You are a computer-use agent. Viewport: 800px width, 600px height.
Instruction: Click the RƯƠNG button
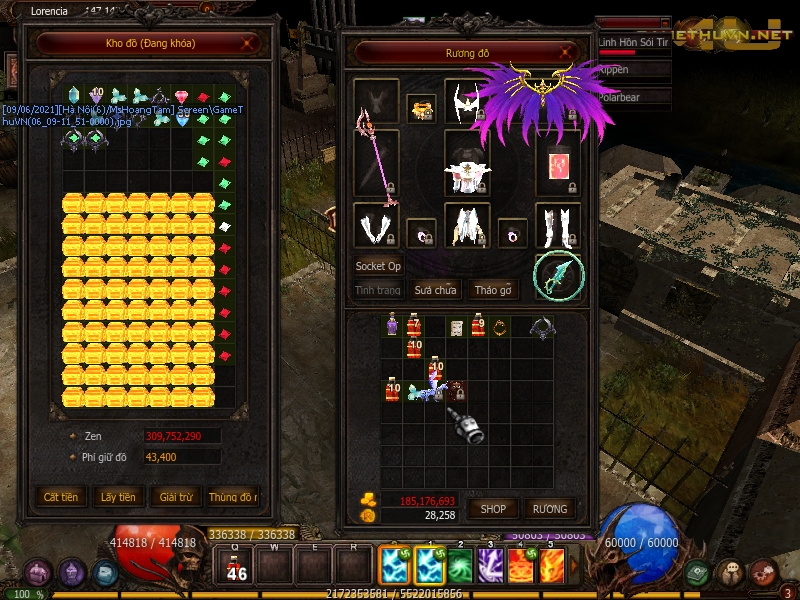(549, 509)
